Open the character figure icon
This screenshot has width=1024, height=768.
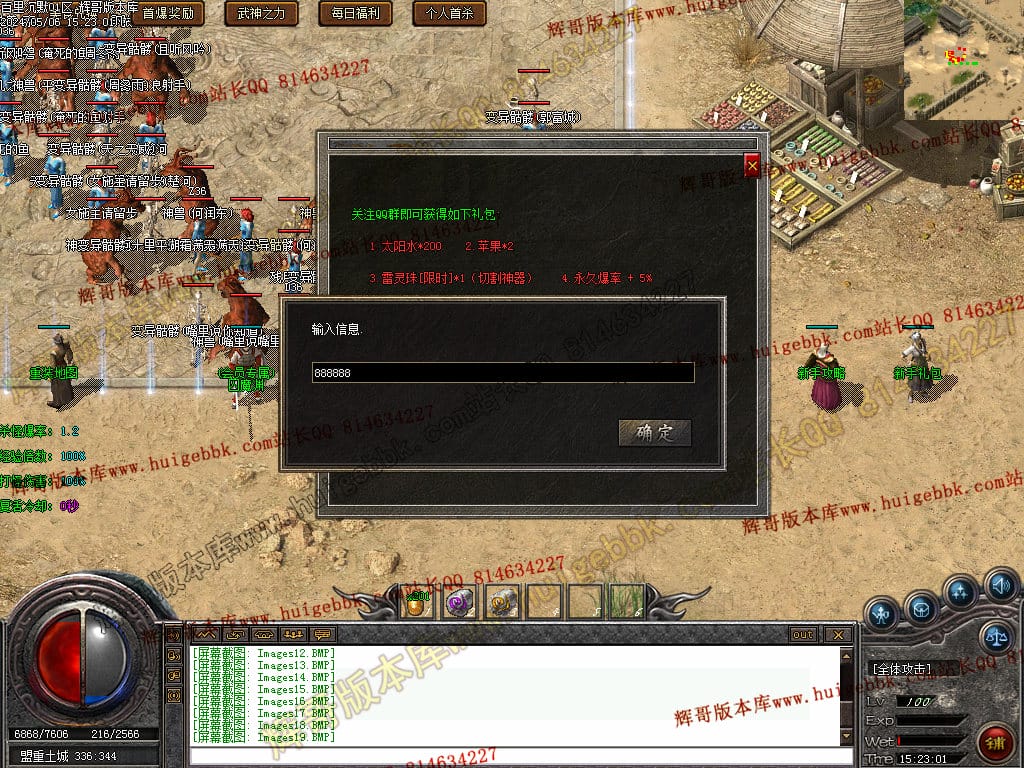pos(882,612)
